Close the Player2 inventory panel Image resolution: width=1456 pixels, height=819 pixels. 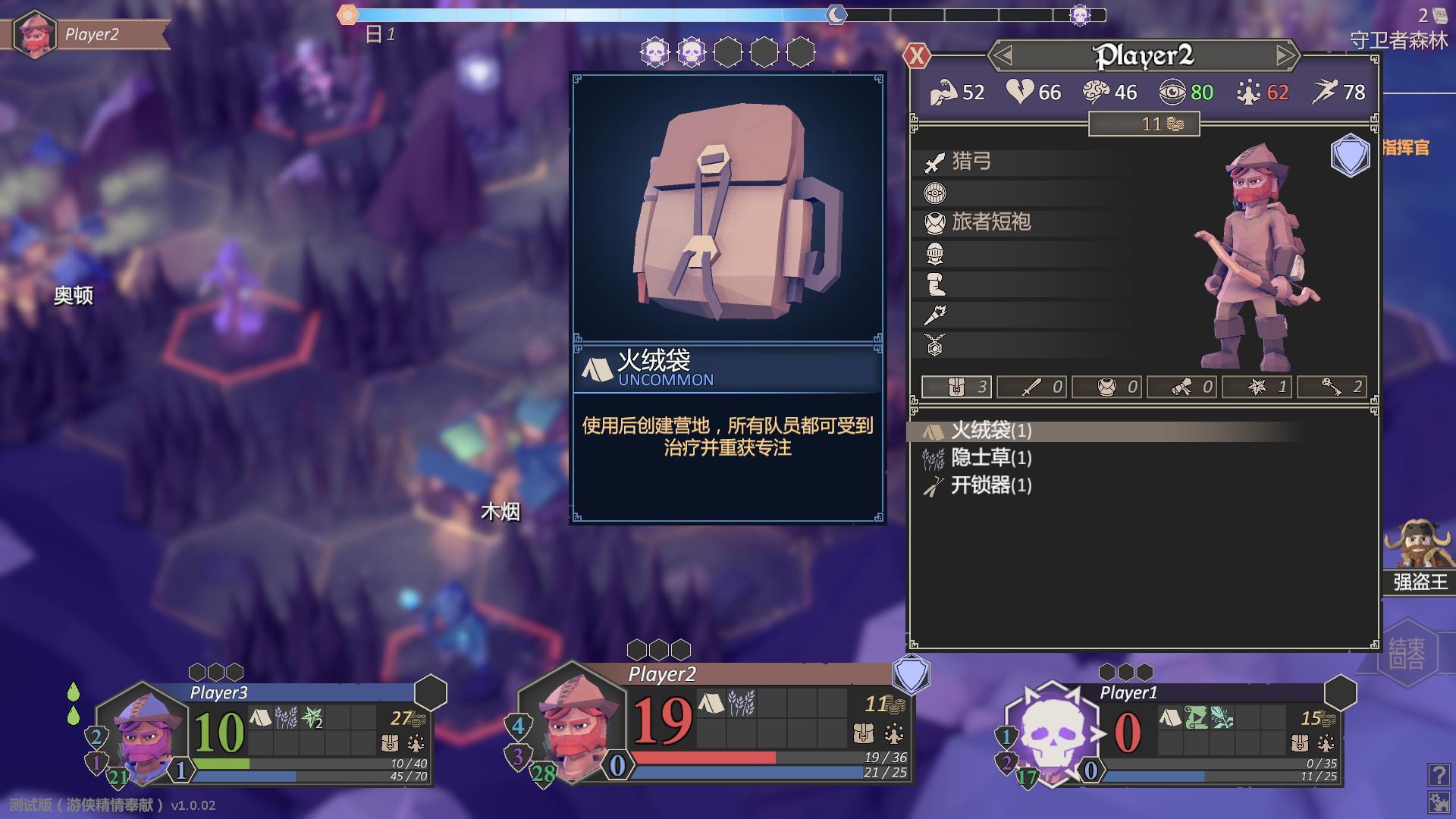point(917,55)
